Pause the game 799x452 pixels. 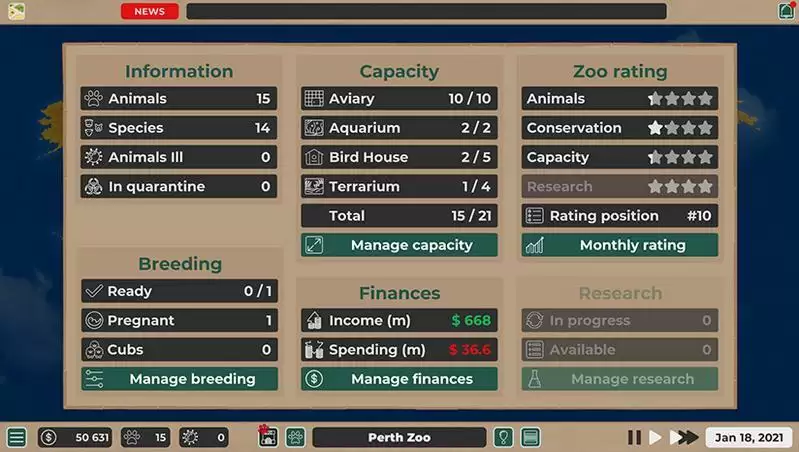tap(634, 437)
